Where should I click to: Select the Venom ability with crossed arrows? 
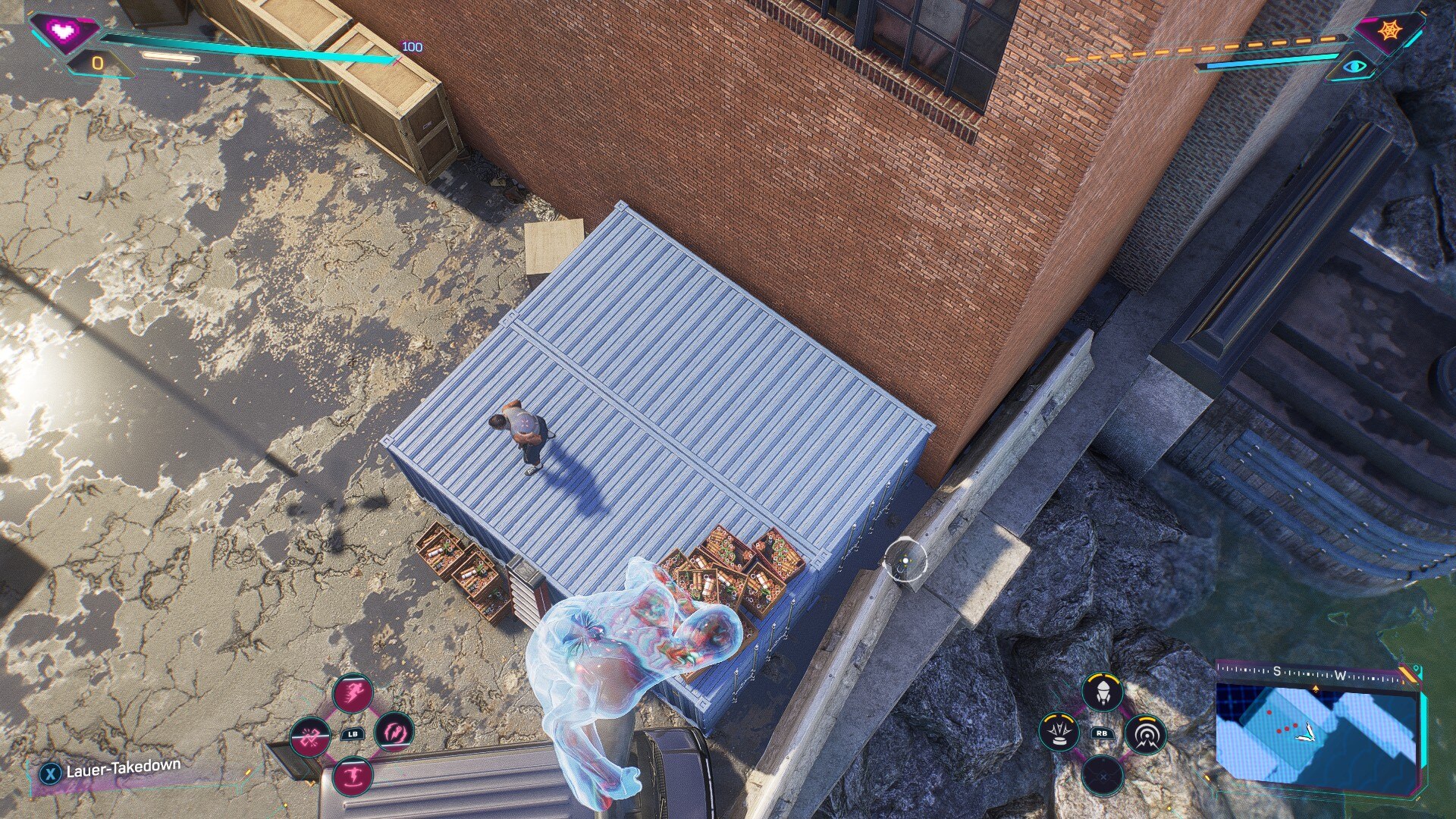coord(310,736)
